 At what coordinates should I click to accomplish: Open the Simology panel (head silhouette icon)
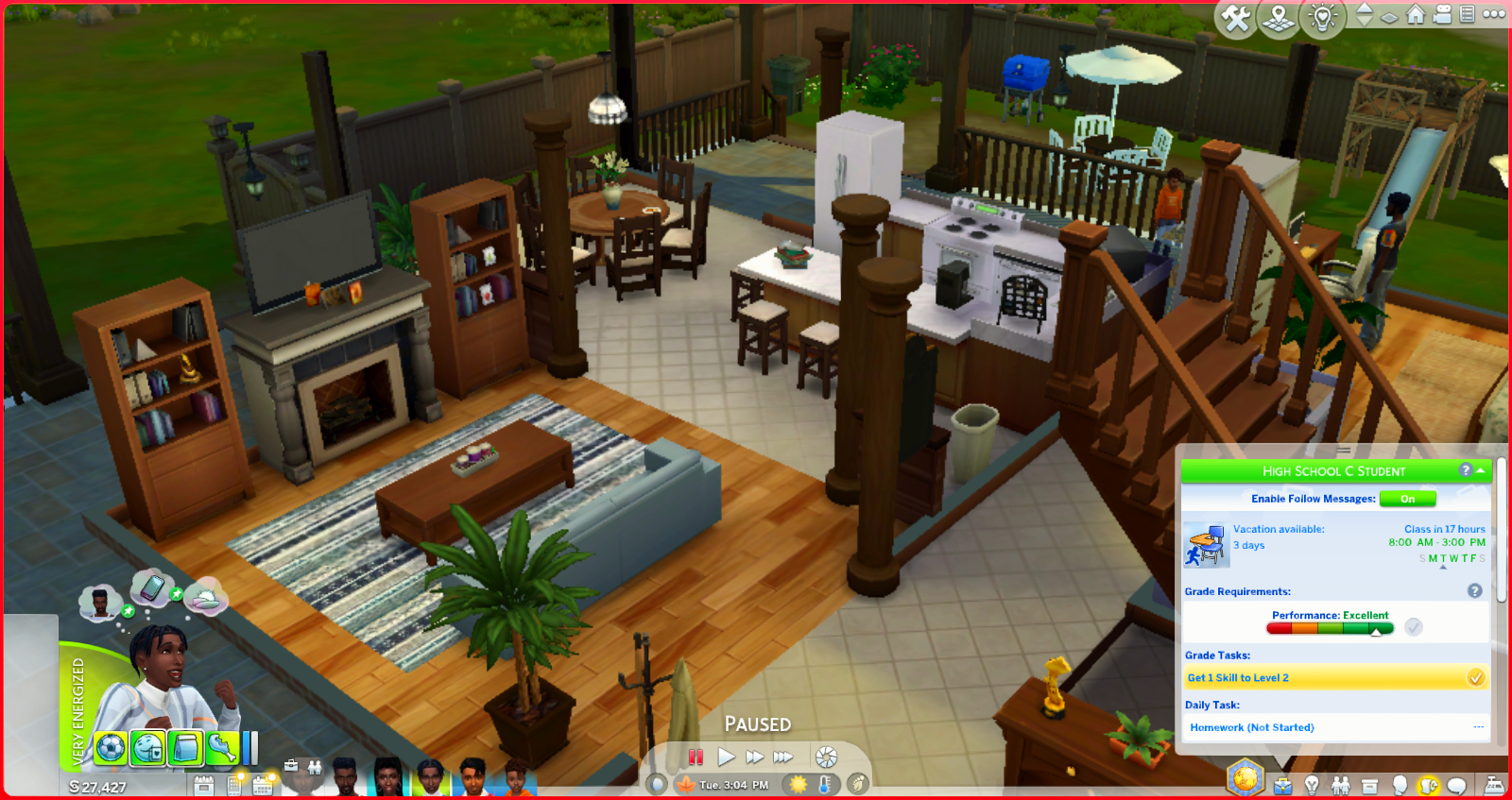click(1400, 785)
